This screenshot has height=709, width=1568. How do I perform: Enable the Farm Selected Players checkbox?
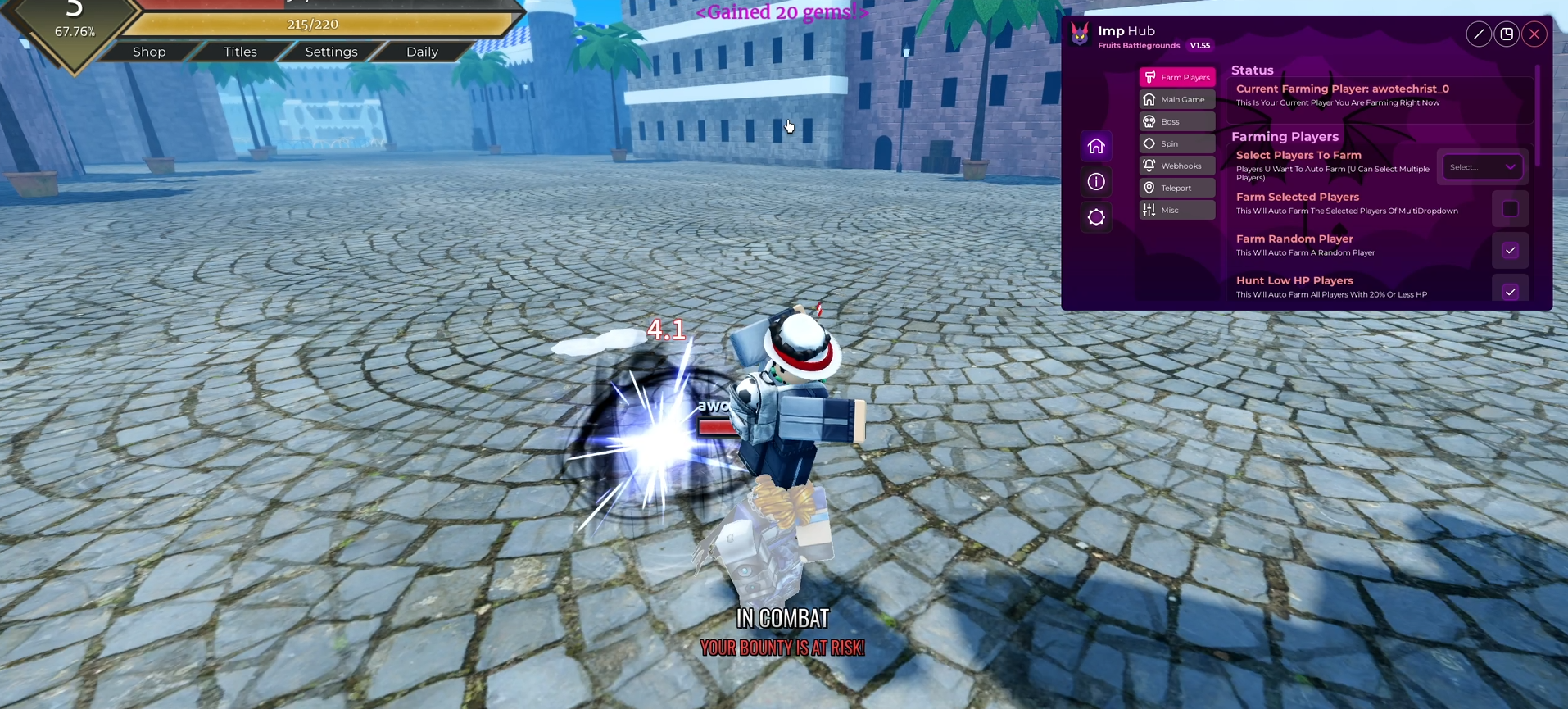pos(1510,209)
